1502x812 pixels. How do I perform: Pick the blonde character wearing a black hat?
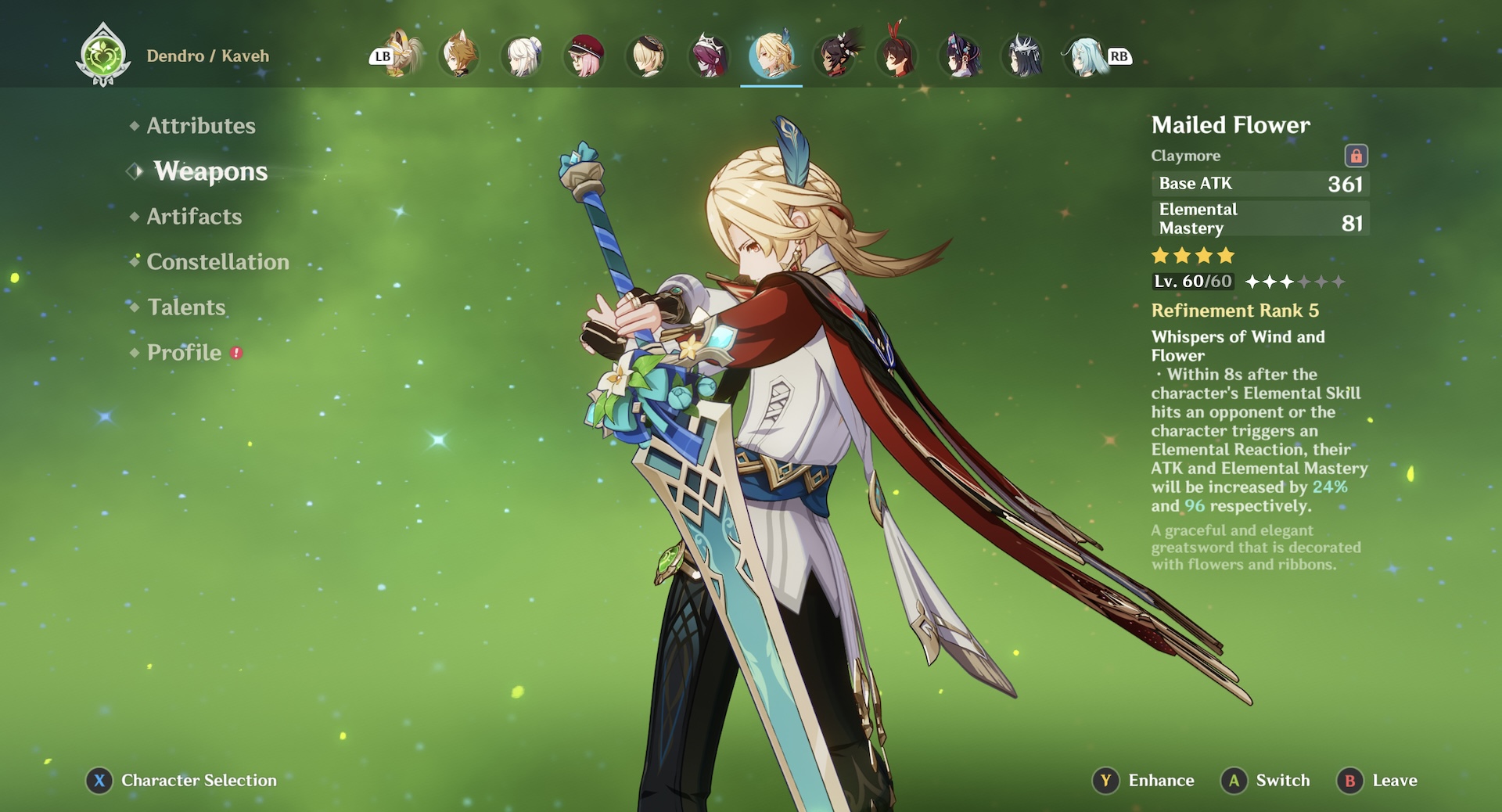(647, 56)
